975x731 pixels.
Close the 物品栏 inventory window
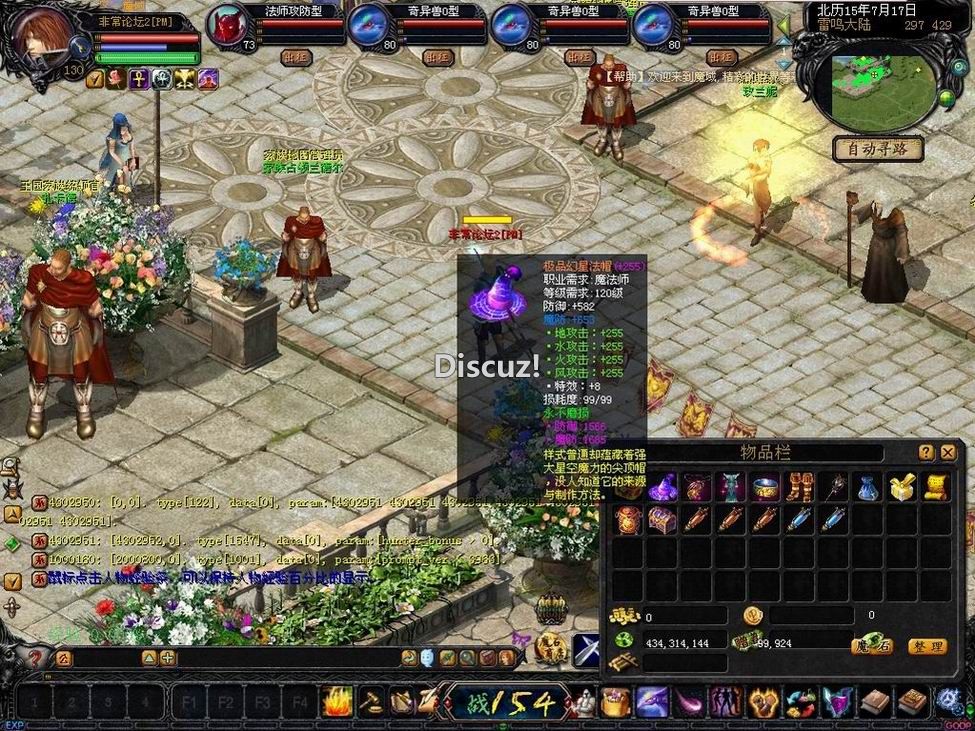click(948, 453)
